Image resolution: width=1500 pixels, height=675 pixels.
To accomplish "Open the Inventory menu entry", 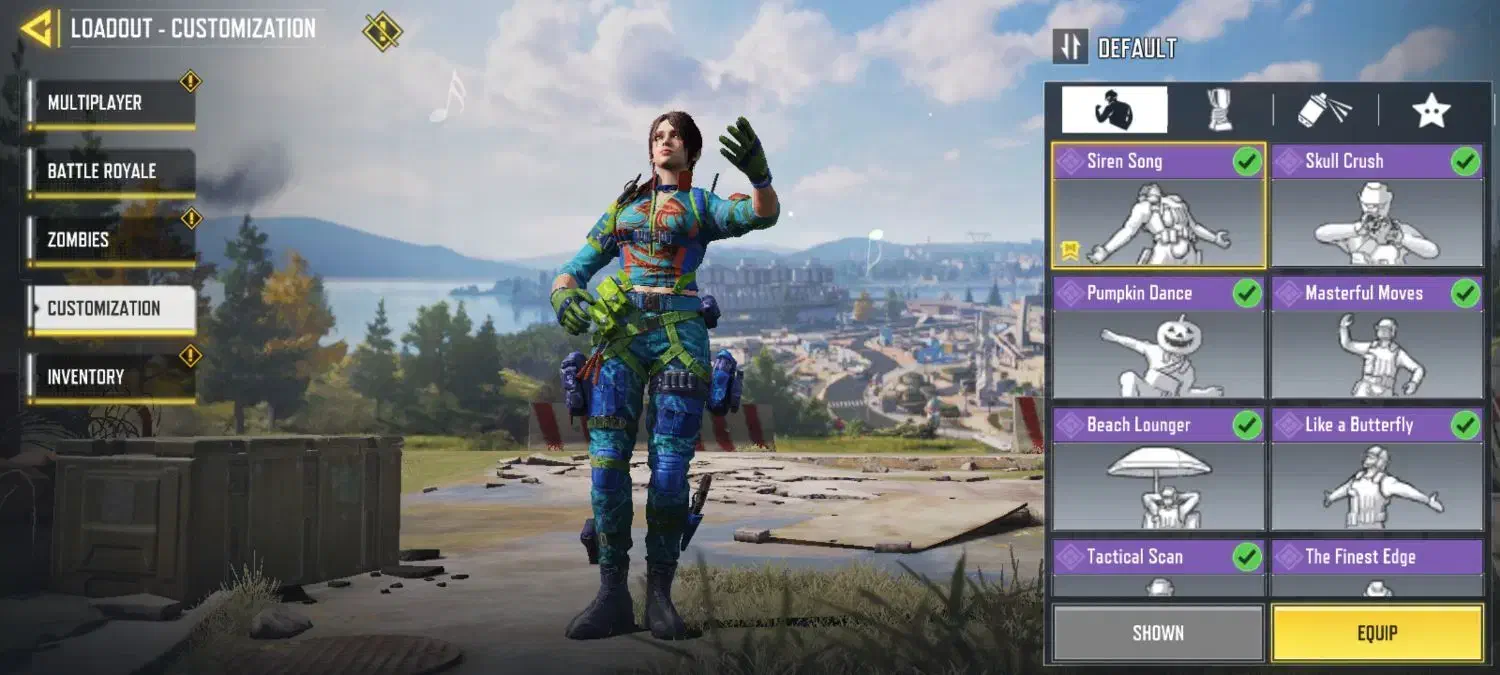I will 110,377.
